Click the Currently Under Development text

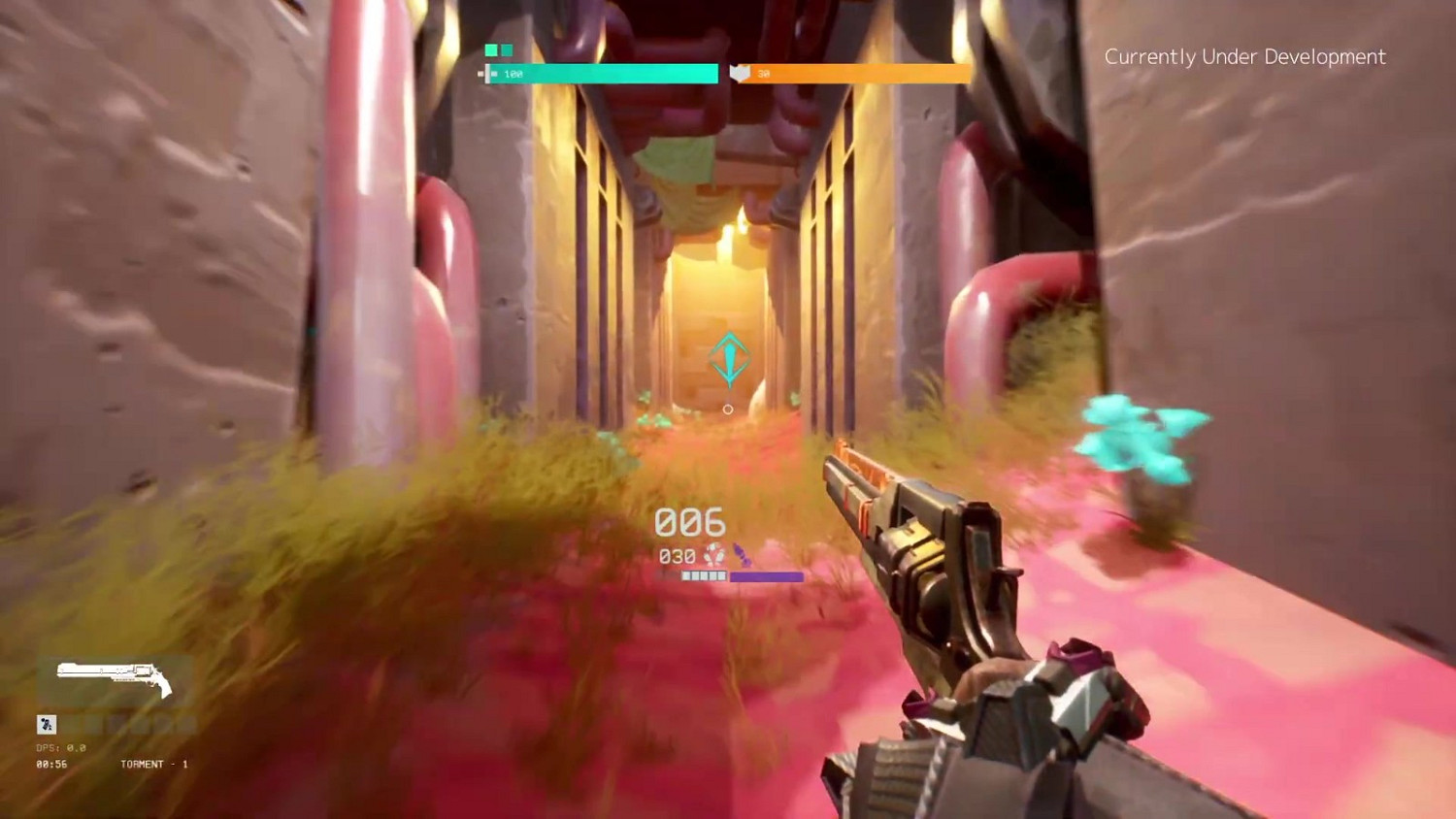pos(1246,56)
